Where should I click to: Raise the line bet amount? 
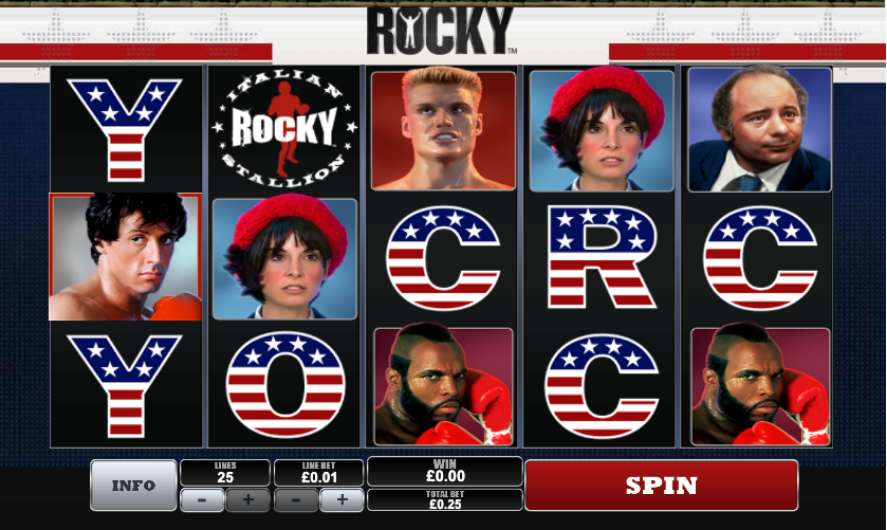342,499
